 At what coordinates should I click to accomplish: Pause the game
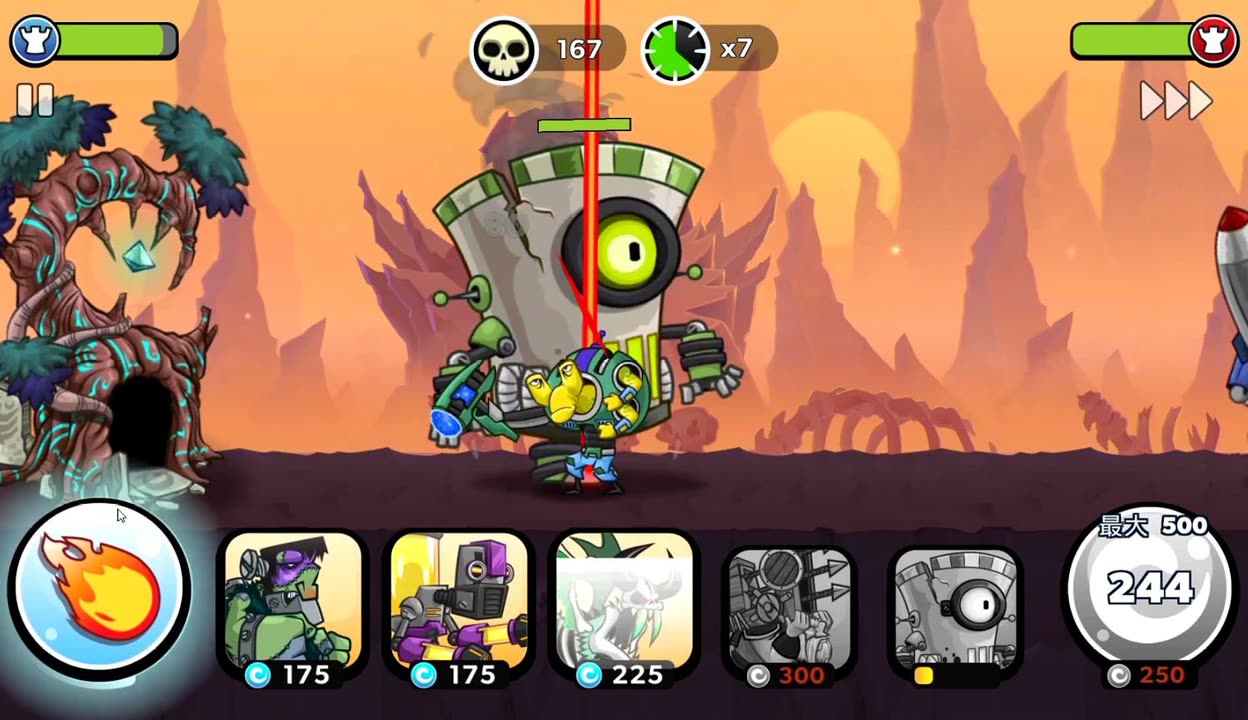pyautogui.click(x=35, y=100)
